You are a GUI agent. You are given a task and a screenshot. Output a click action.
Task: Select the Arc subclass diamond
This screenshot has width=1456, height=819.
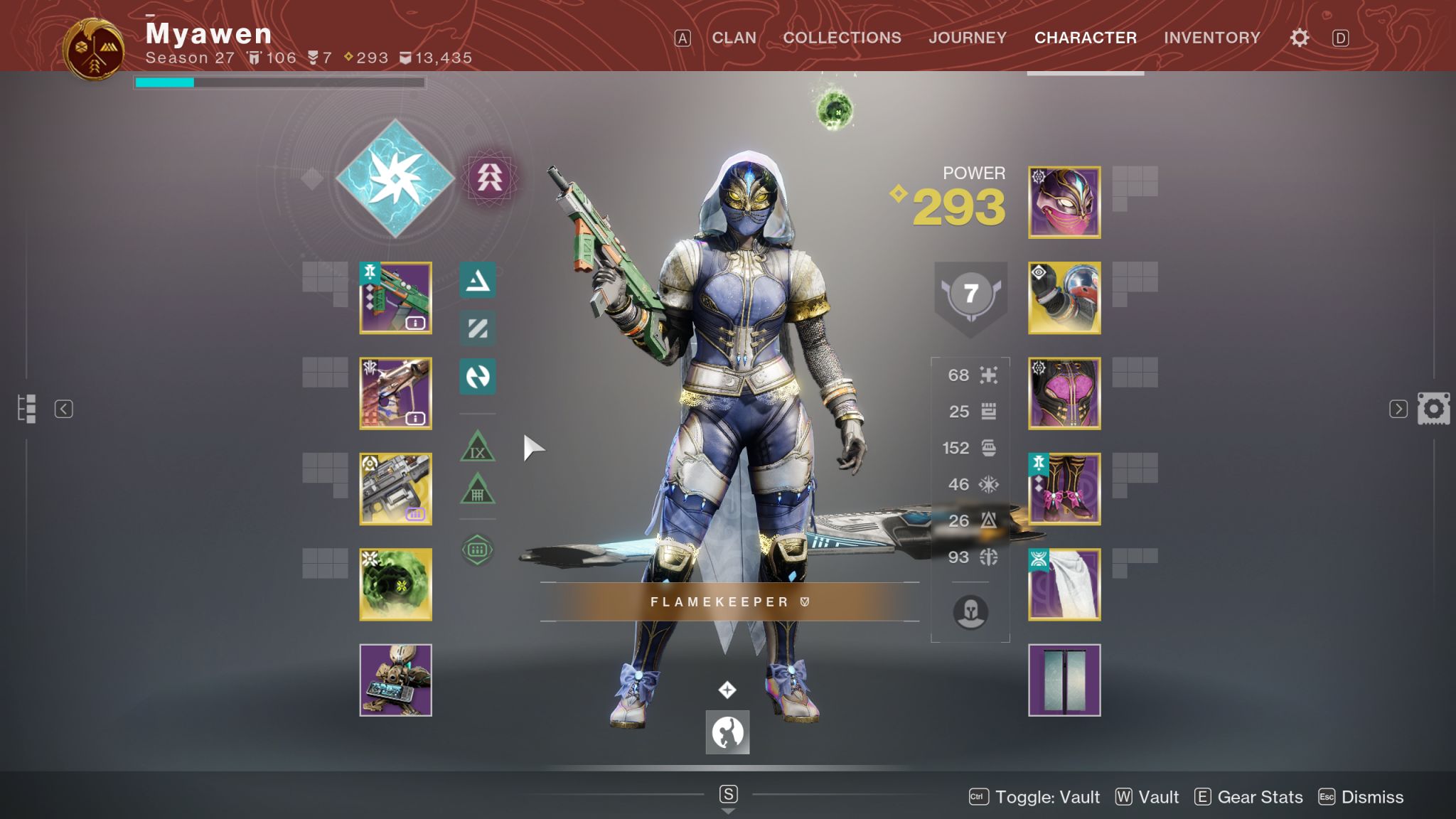(395, 178)
